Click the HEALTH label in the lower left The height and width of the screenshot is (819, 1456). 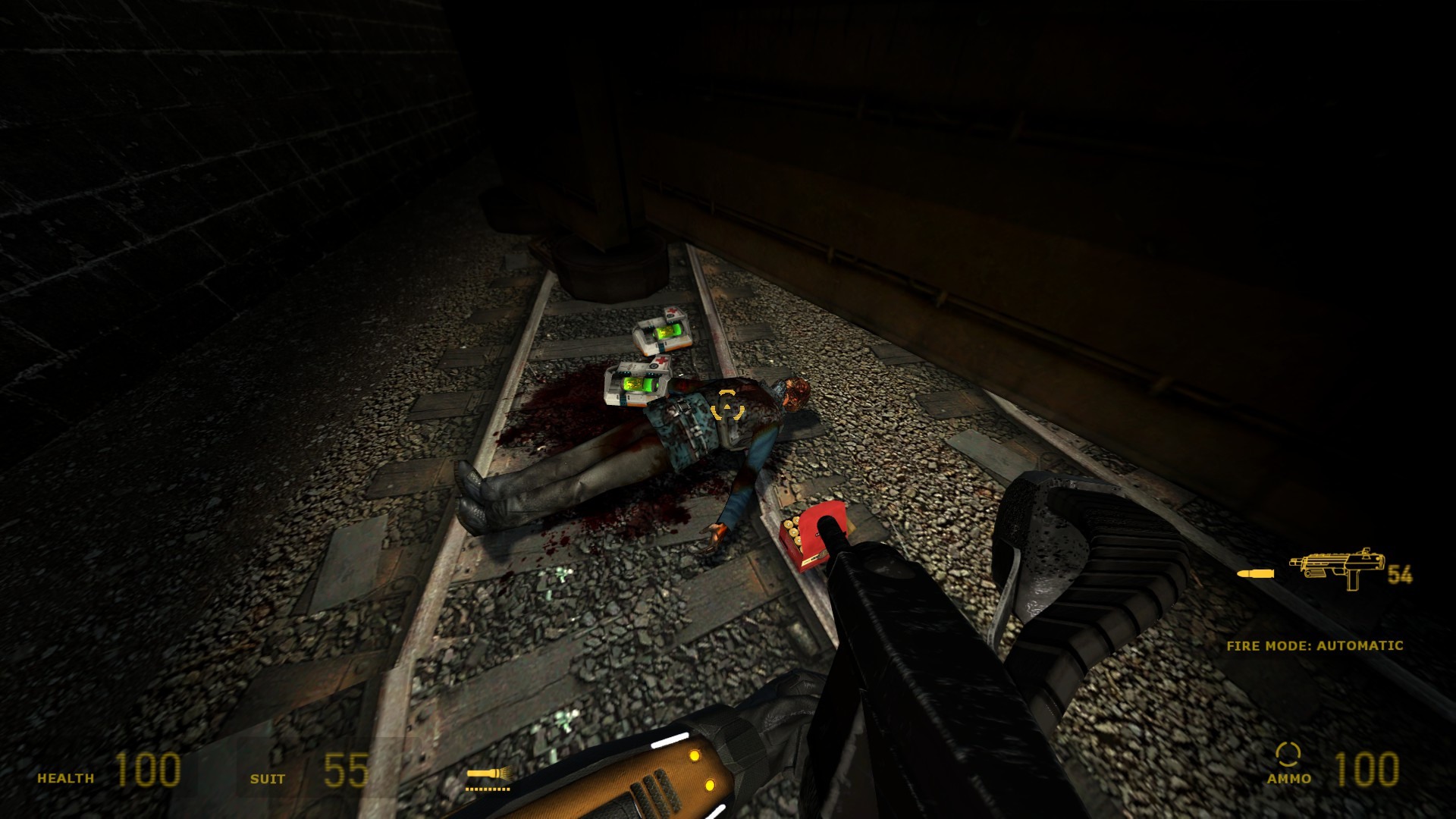point(67,778)
